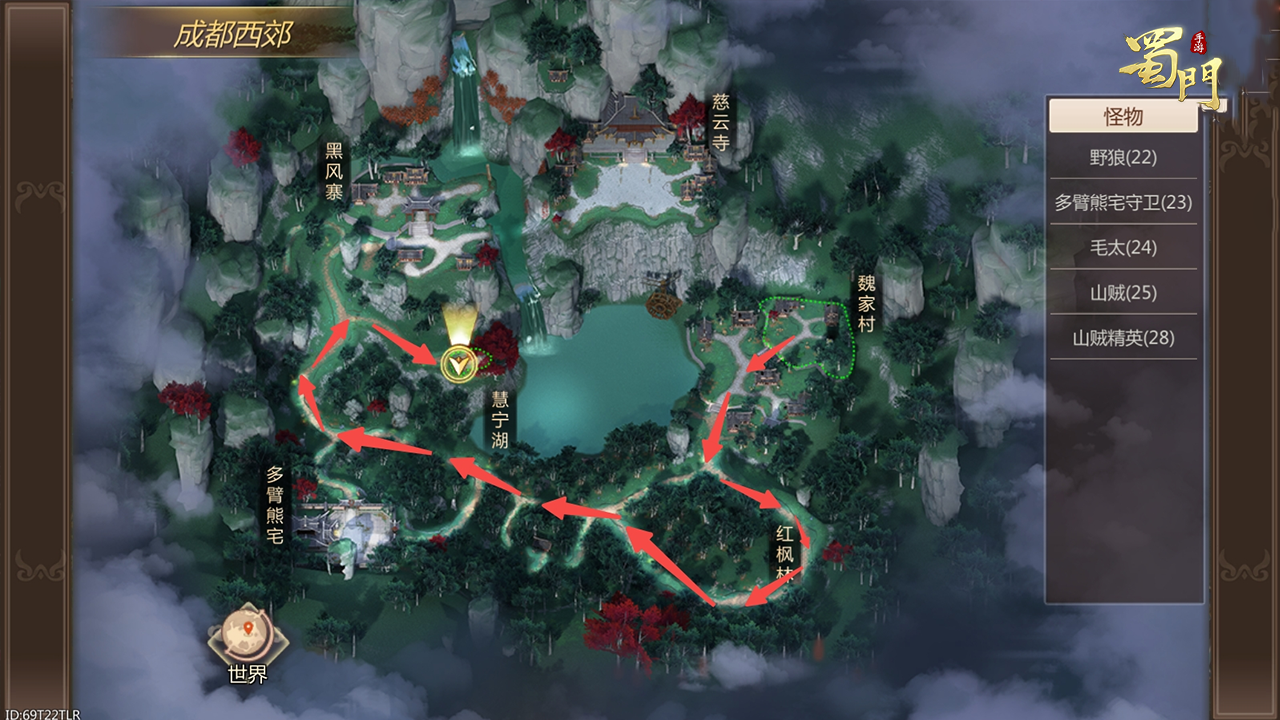Select the 怪物 monsters tab
1280x720 pixels.
(x=1123, y=116)
